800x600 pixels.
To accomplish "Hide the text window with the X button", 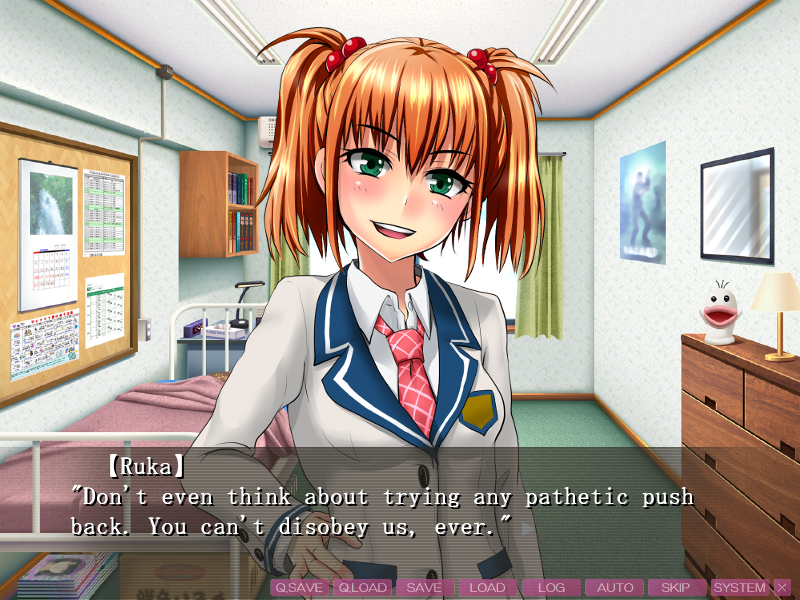I will (782, 588).
